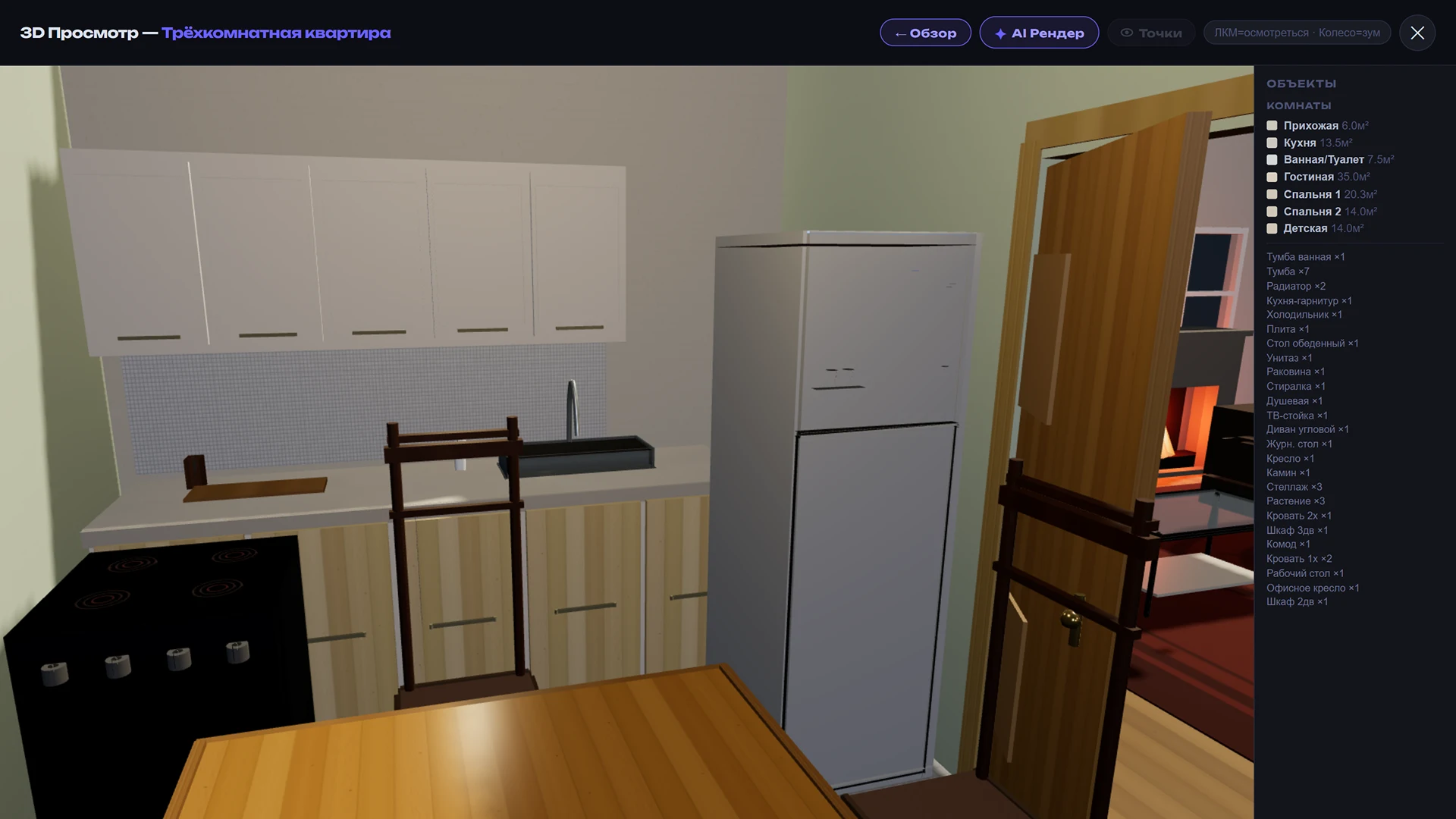Toggle the Детская room checkbox
The width and height of the screenshot is (1456, 819).
point(1271,228)
